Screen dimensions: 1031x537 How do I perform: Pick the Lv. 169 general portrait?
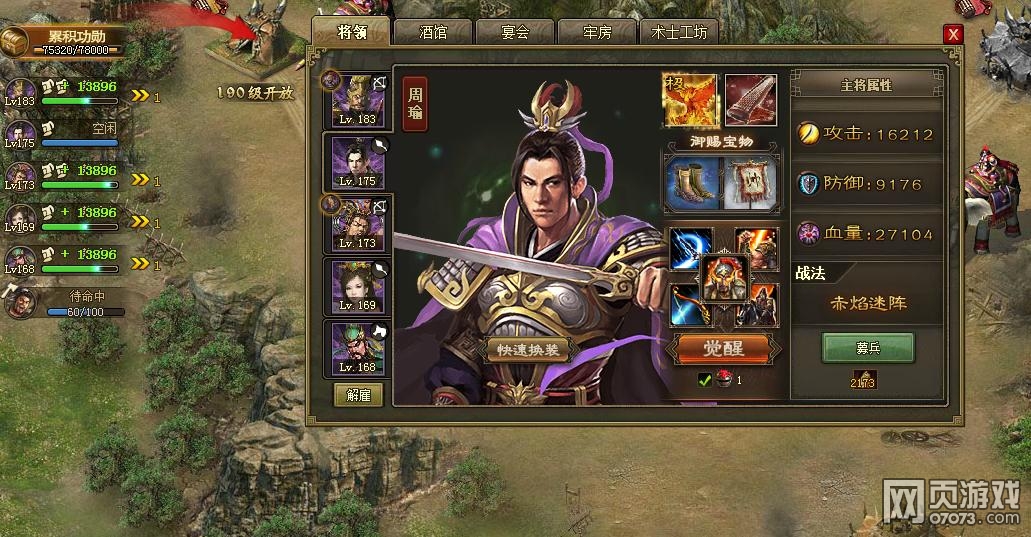(358, 287)
